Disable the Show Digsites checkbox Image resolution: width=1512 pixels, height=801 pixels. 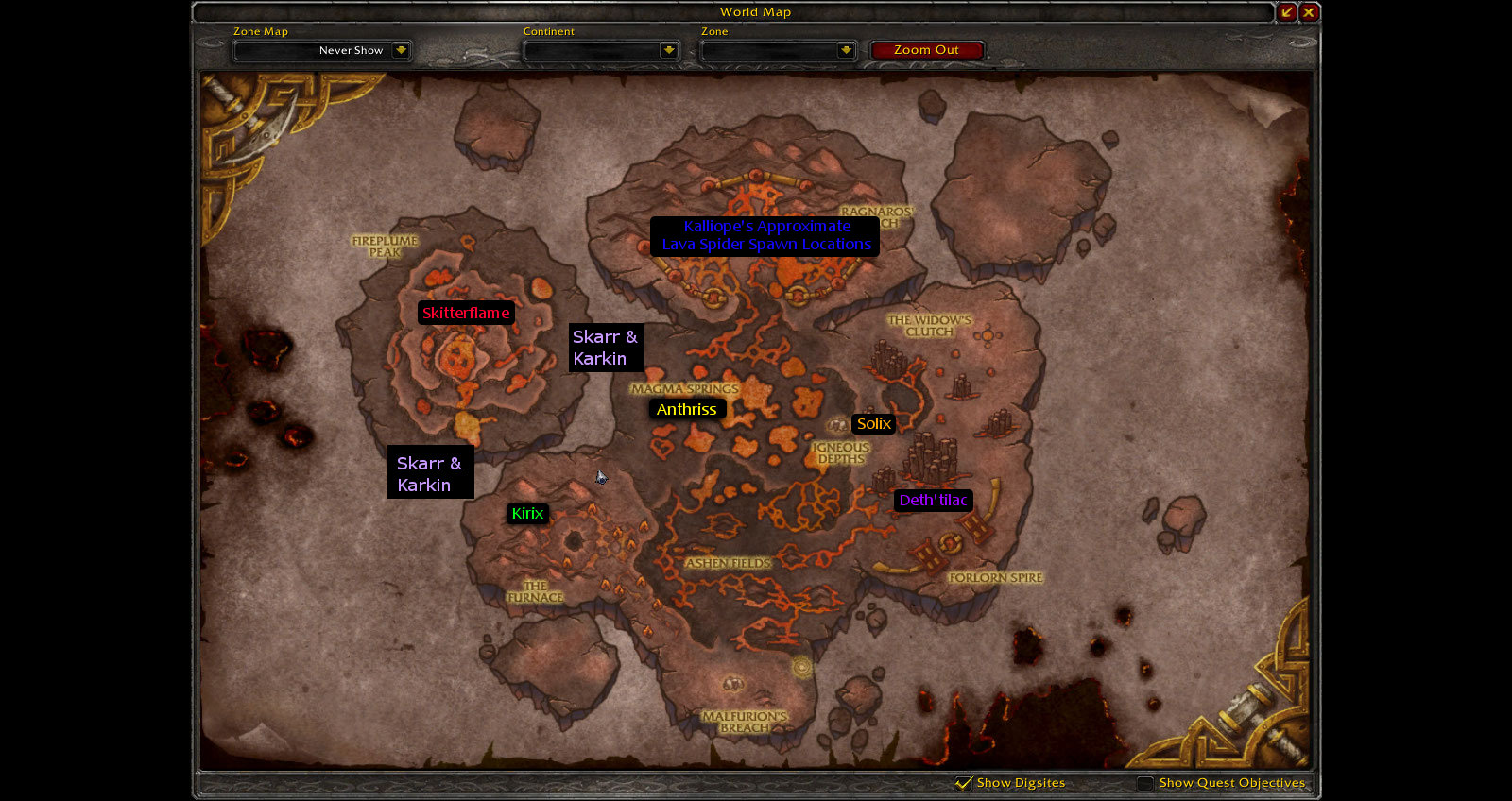tap(963, 783)
